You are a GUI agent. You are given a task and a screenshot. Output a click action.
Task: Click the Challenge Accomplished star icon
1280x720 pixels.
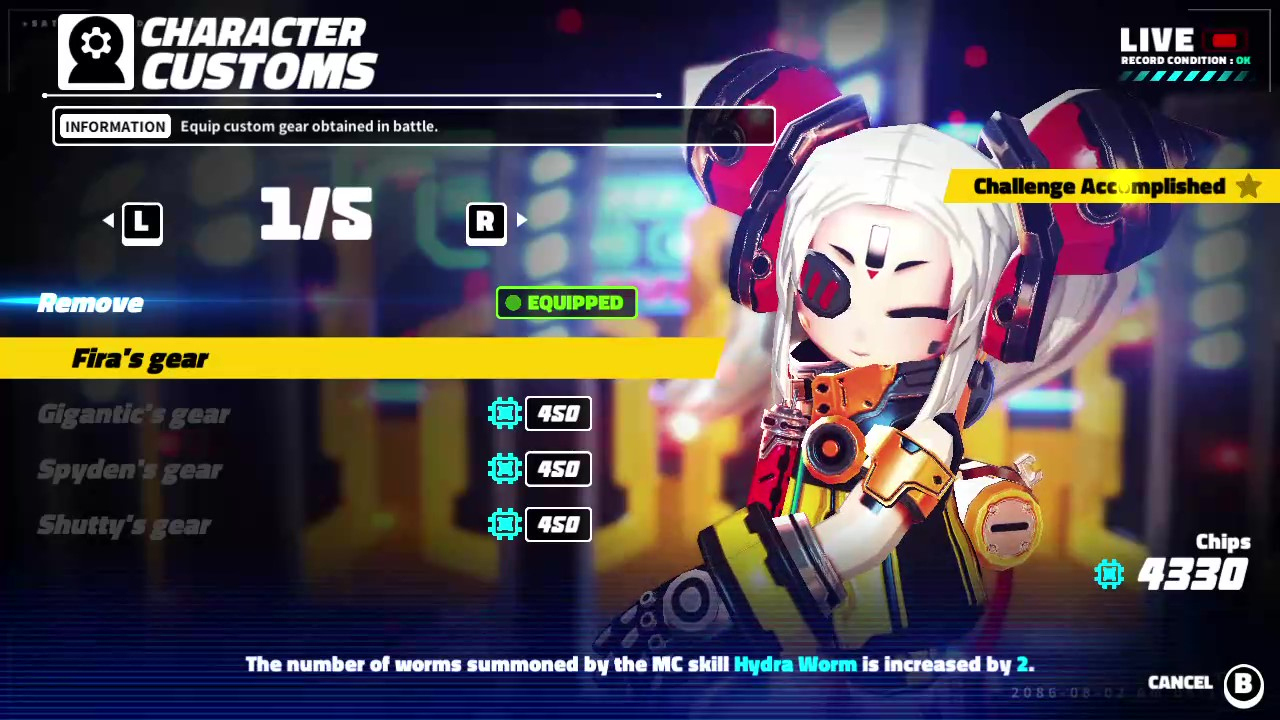(x=1248, y=186)
